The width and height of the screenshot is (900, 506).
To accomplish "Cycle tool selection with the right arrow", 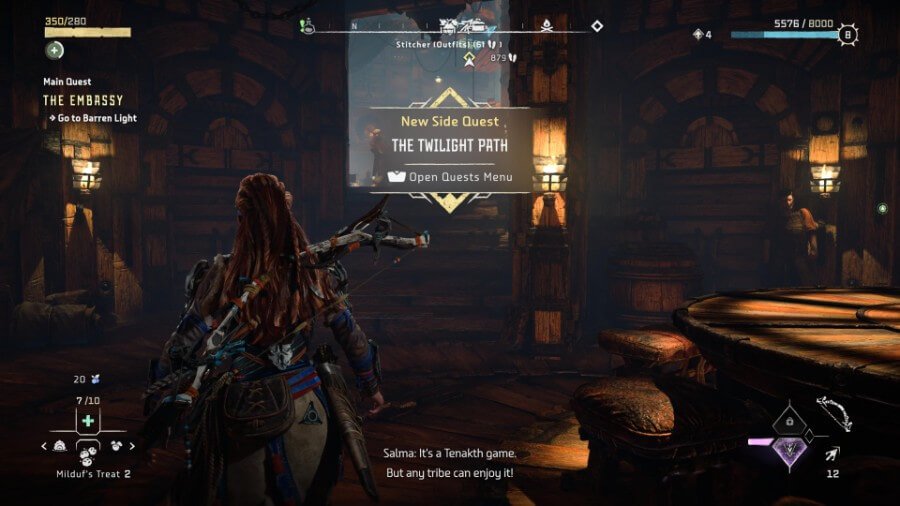I will [x=132, y=446].
